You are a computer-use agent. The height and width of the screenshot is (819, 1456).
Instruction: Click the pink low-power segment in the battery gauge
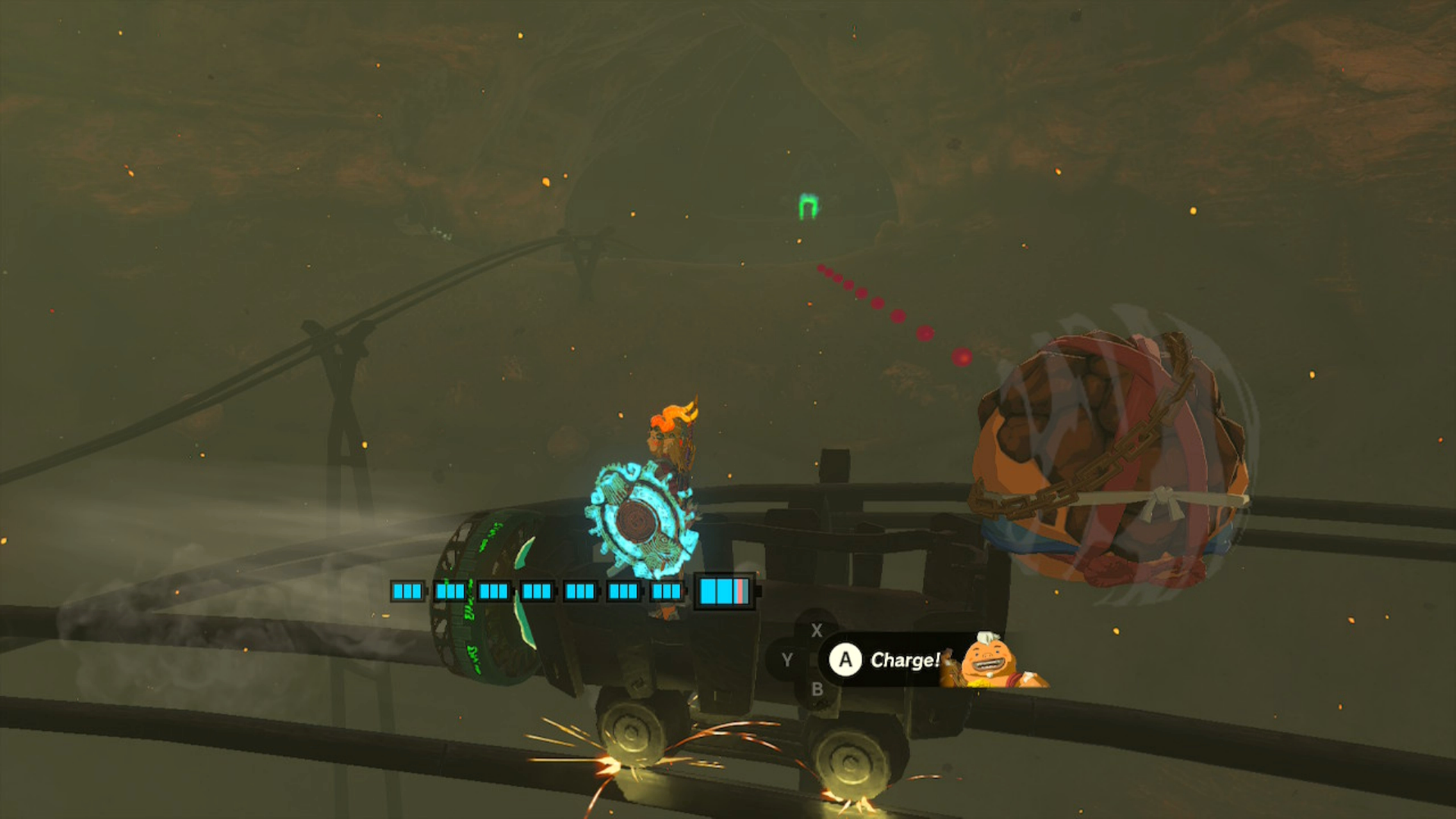click(x=739, y=592)
